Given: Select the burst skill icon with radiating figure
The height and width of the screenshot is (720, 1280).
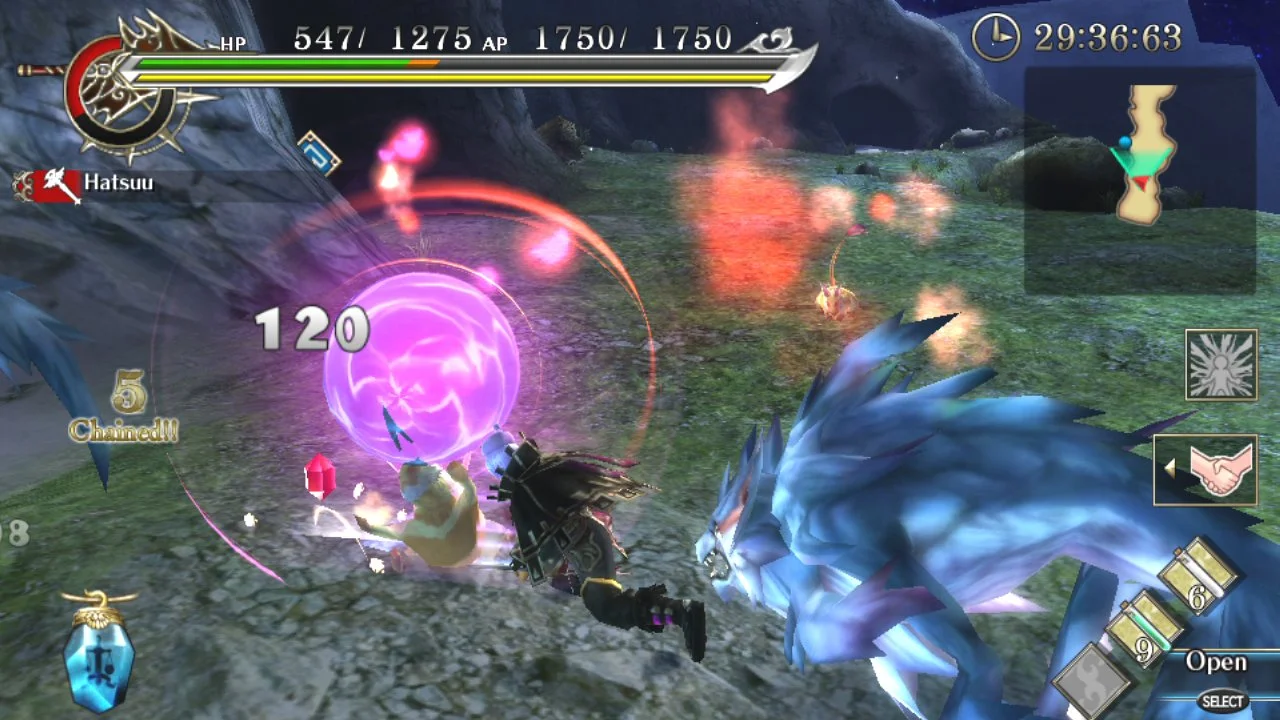Looking at the screenshot, I should [1220, 364].
